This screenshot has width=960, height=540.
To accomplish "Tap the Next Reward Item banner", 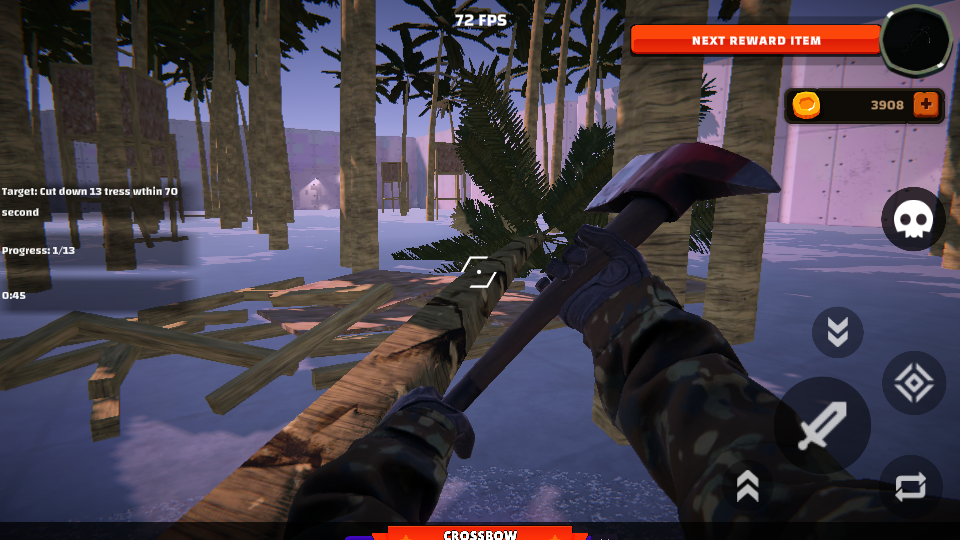I will tap(756, 40).
